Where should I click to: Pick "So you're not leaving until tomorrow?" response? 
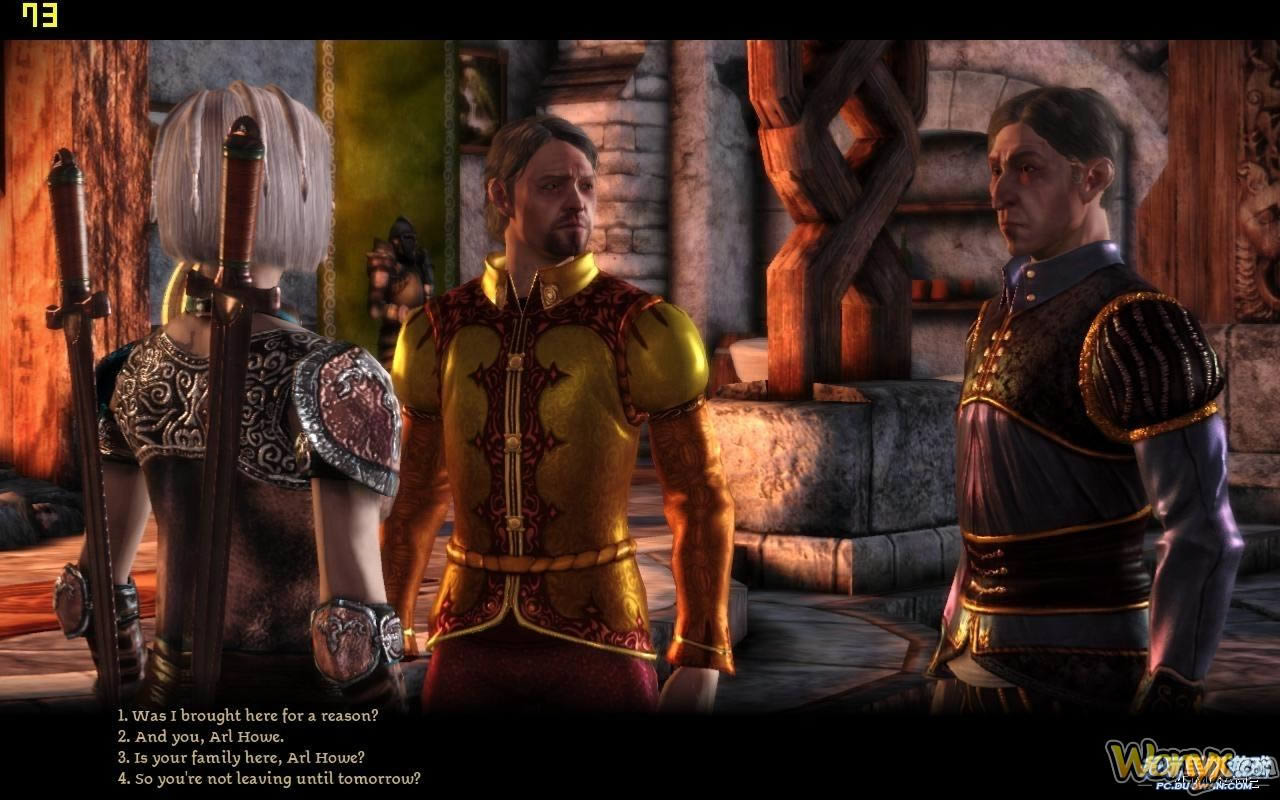coord(269,778)
